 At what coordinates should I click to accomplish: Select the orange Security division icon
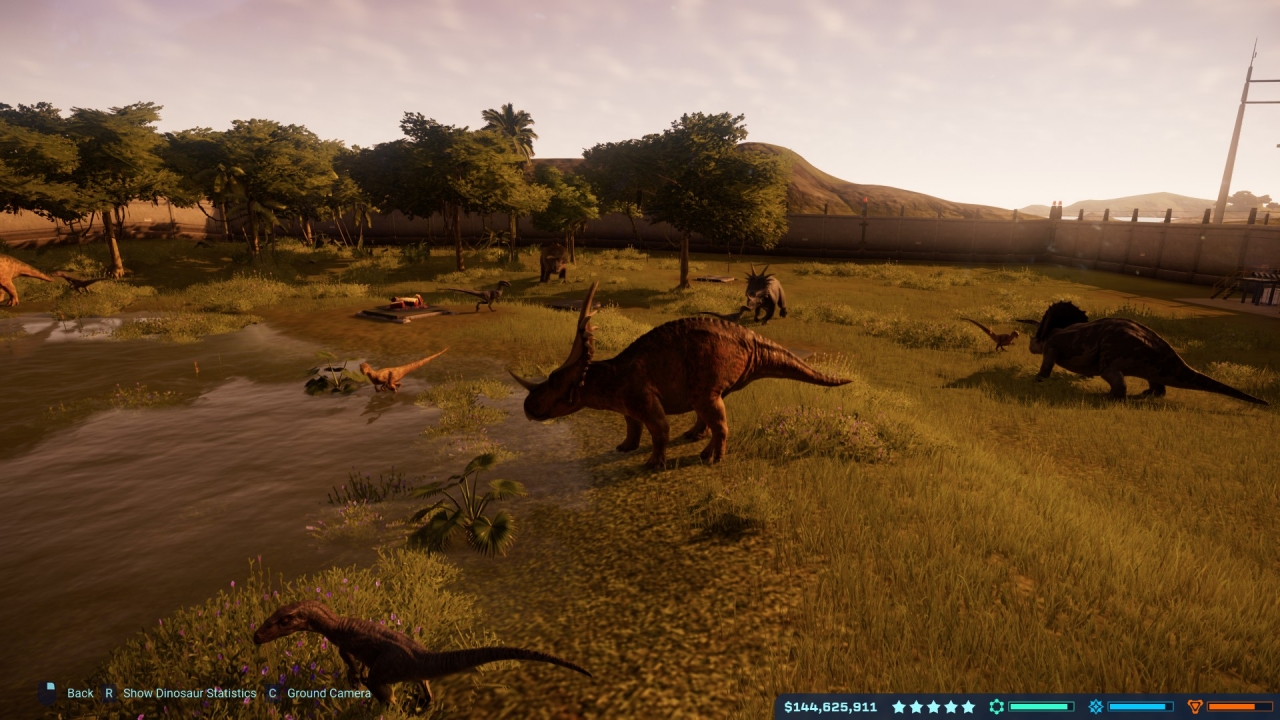[x=1194, y=707]
